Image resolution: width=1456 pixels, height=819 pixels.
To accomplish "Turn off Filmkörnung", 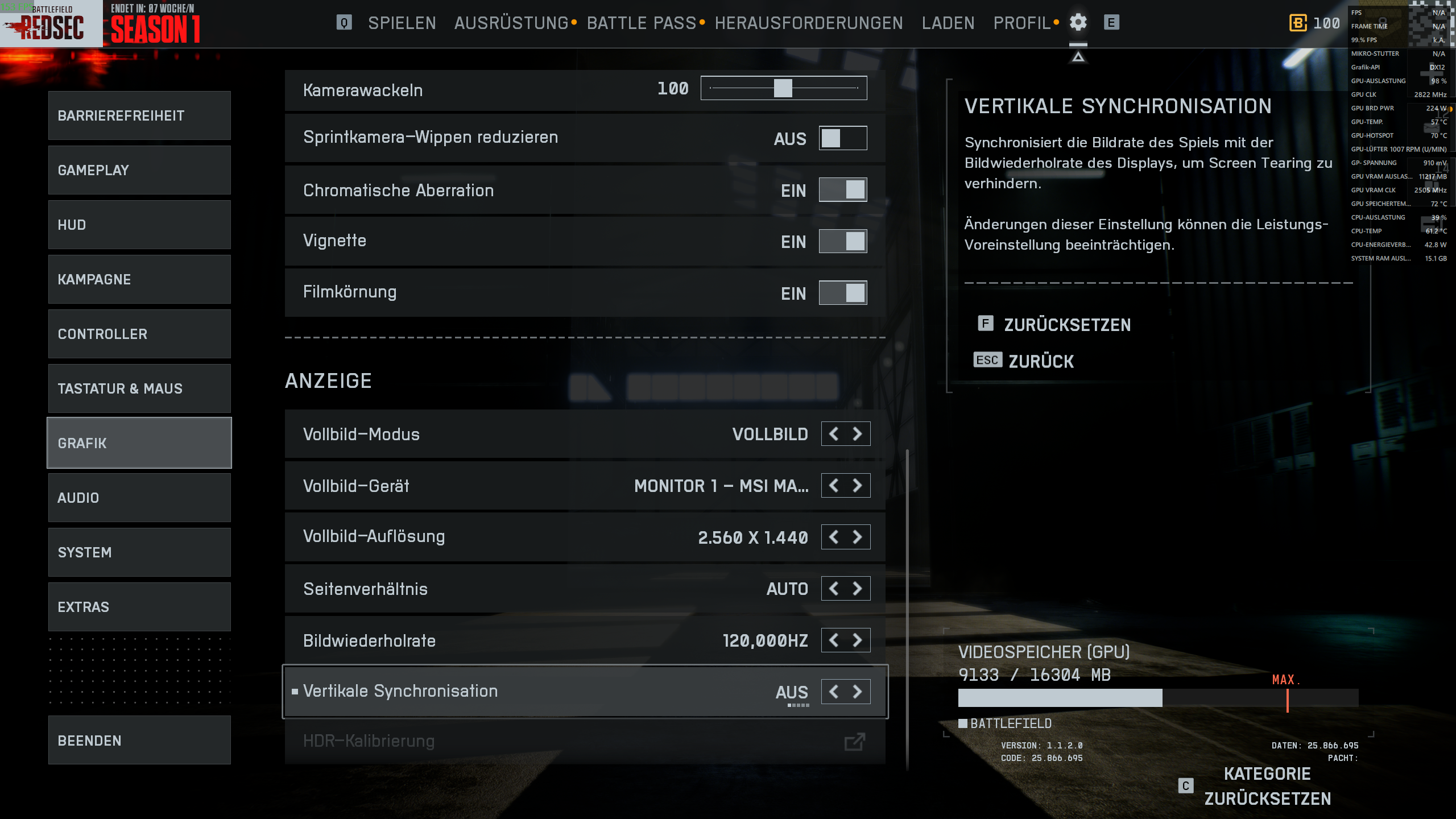I will pyautogui.click(x=842, y=293).
